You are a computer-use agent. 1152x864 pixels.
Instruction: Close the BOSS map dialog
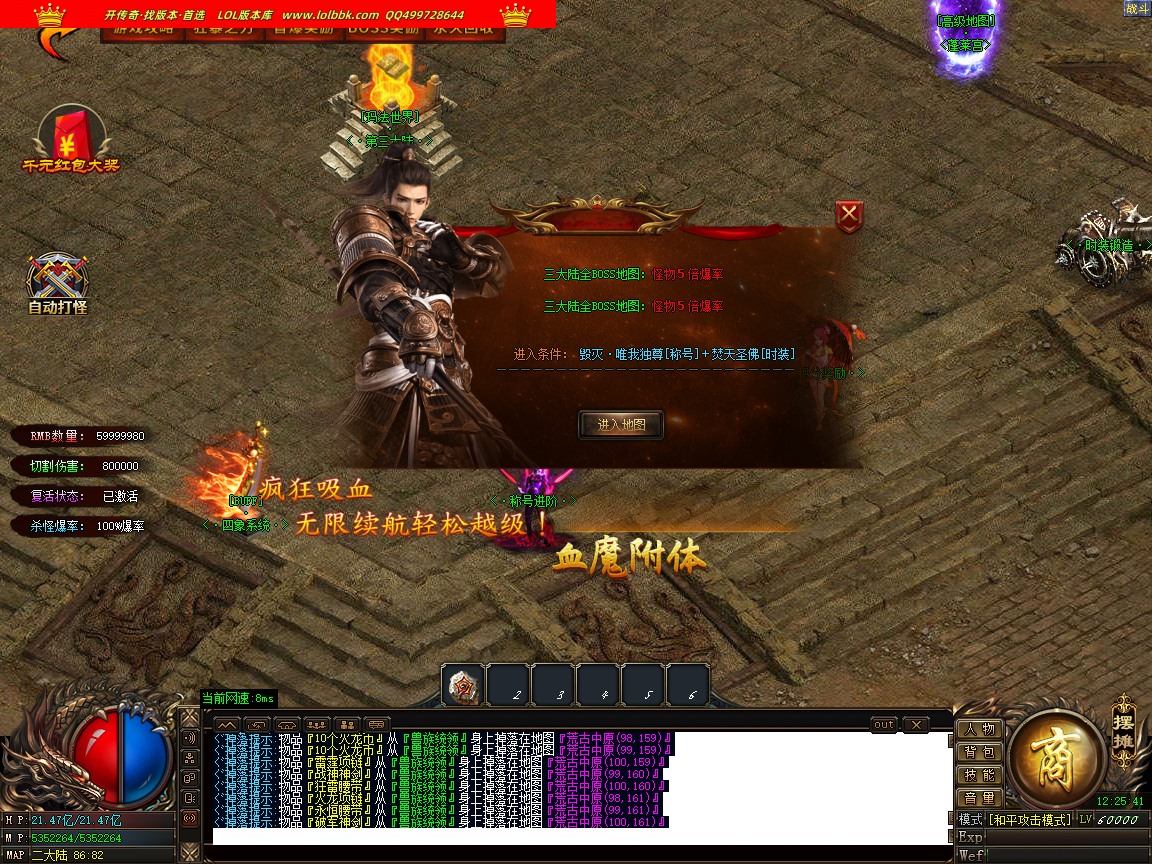point(849,215)
